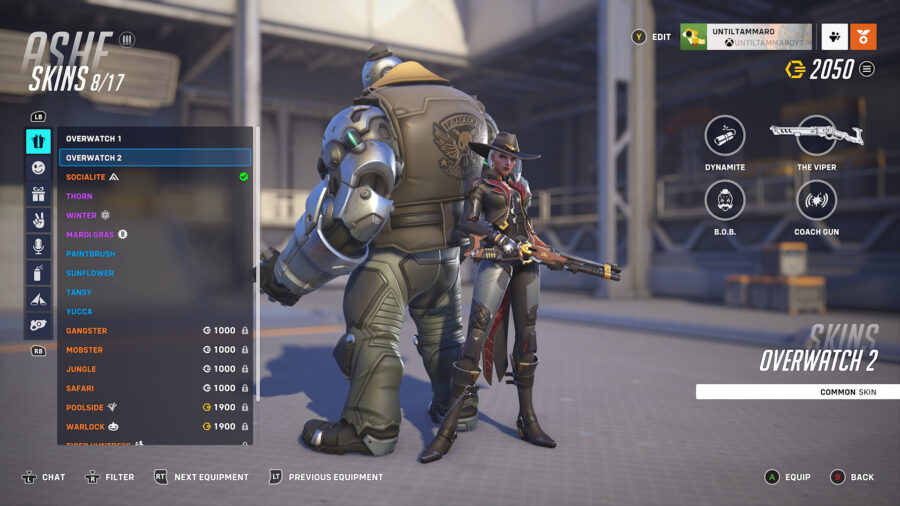The width and height of the screenshot is (900, 506).
Task: View the Coach Gun ability
Action: [x=816, y=200]
